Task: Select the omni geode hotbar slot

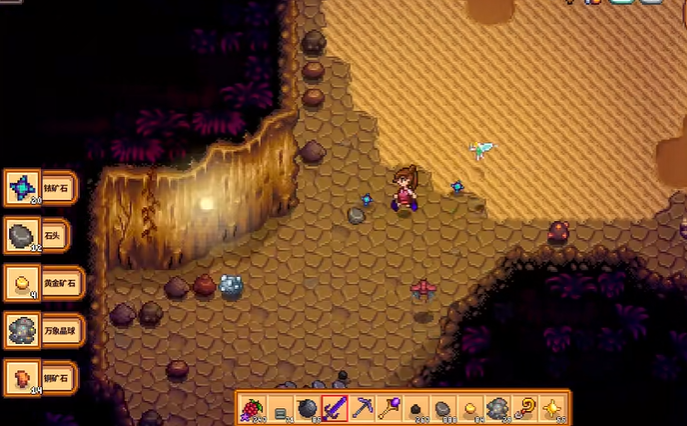Action: (x=497, y=408)
